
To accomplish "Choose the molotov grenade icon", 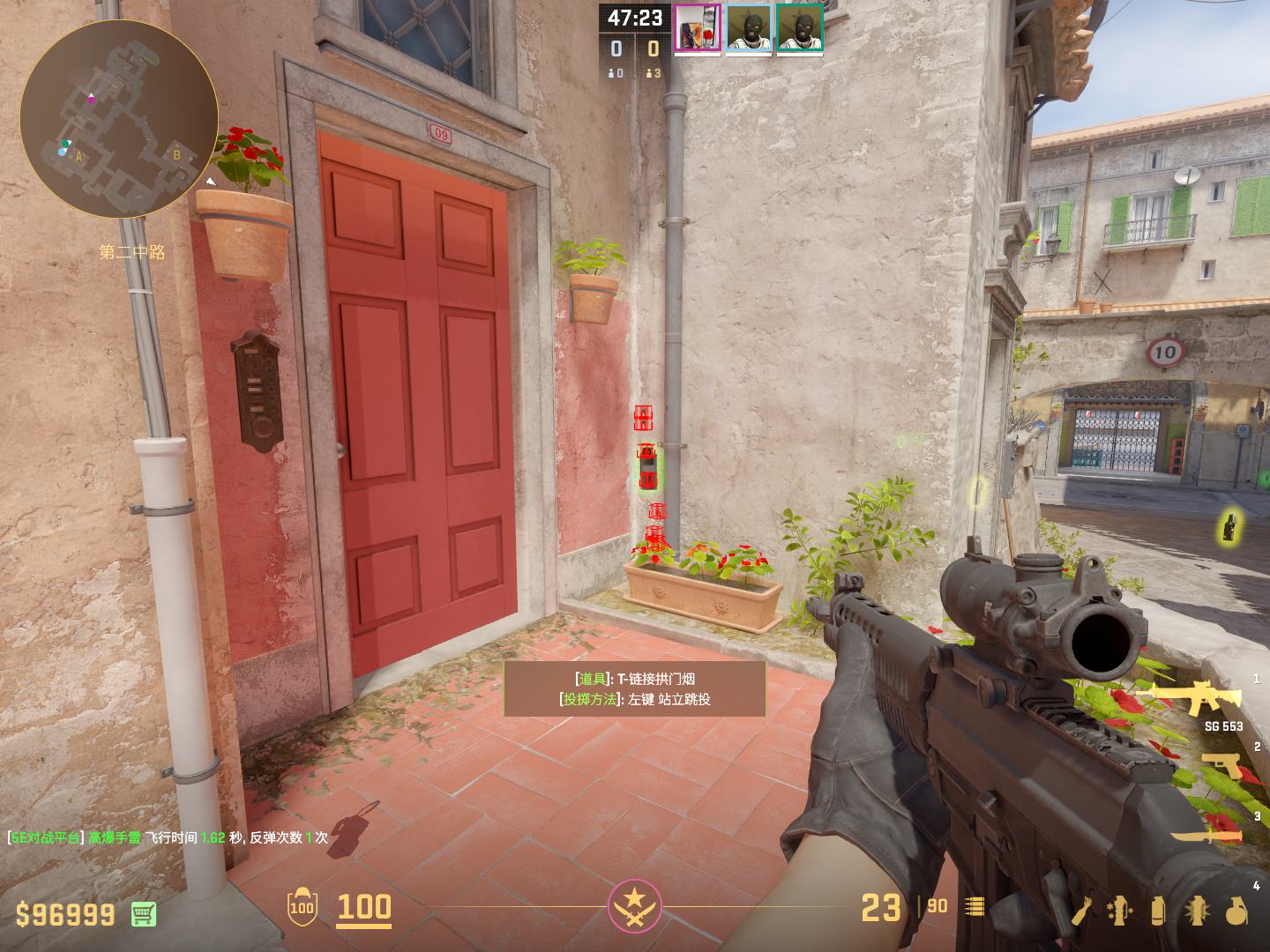I will click(1082, 911).
